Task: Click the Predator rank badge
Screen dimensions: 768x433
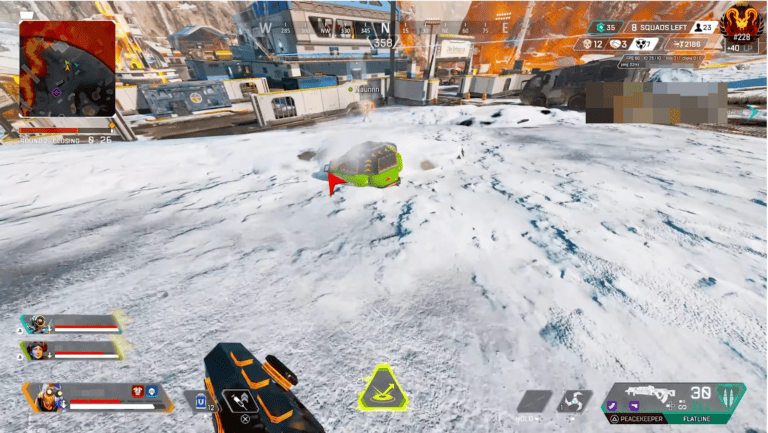Action: coord(741,19)
